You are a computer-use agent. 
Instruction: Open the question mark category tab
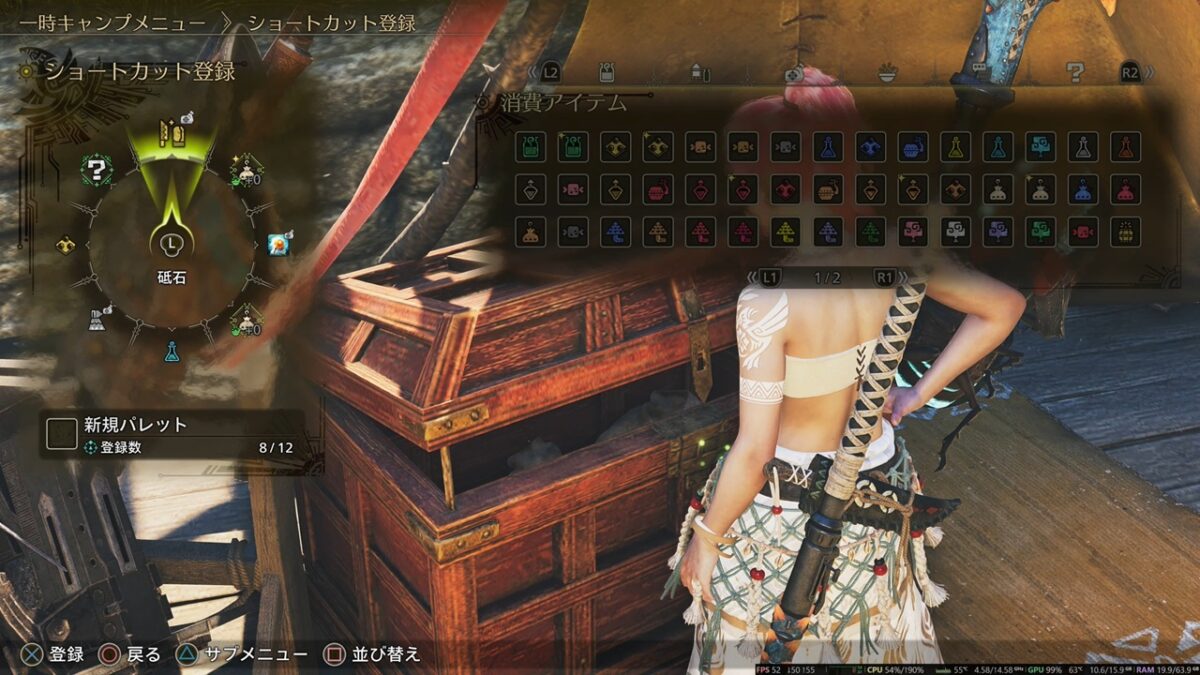tap(1075, 72)
